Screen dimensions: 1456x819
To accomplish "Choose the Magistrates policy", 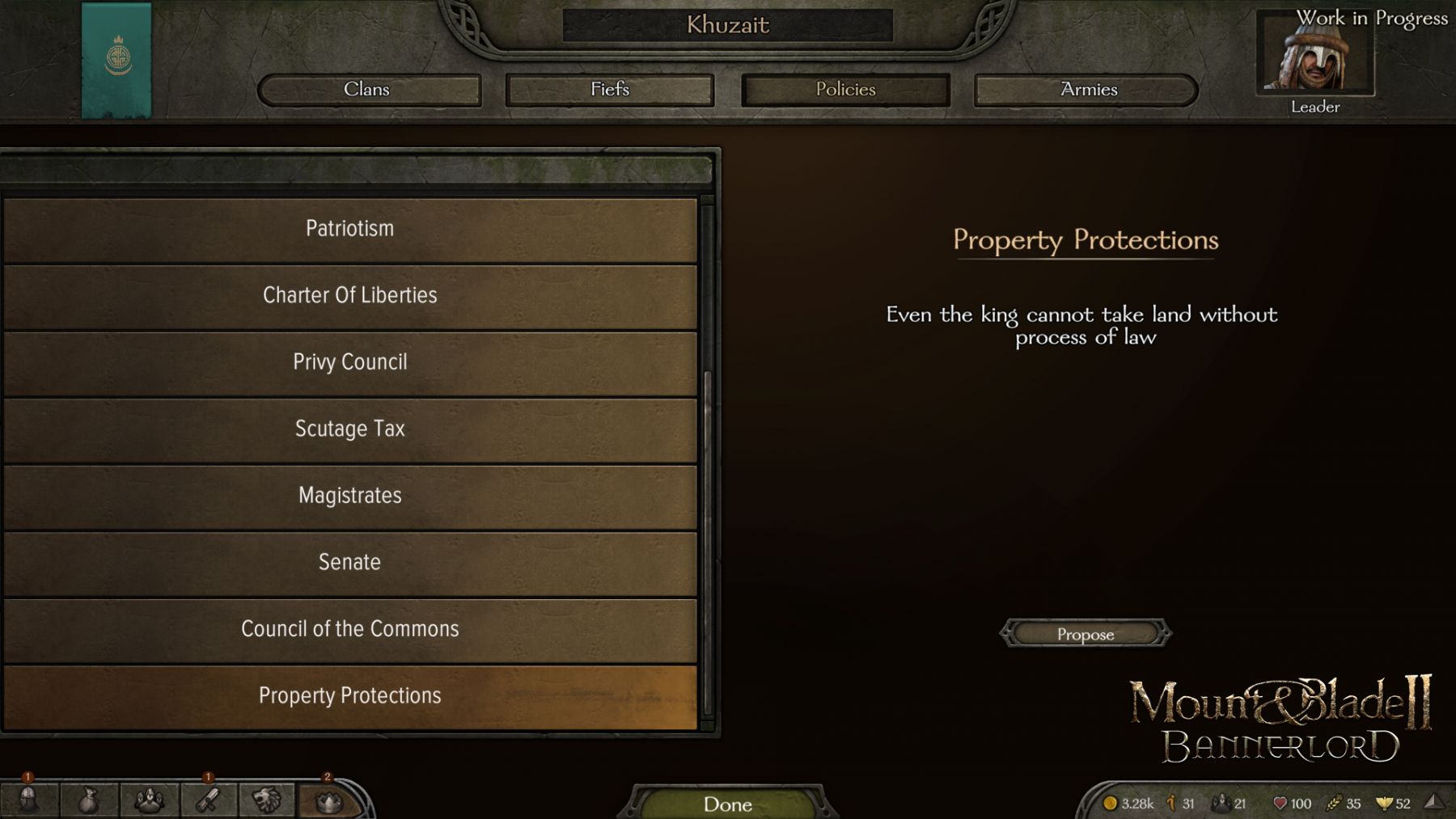I will tap(349, 496).
